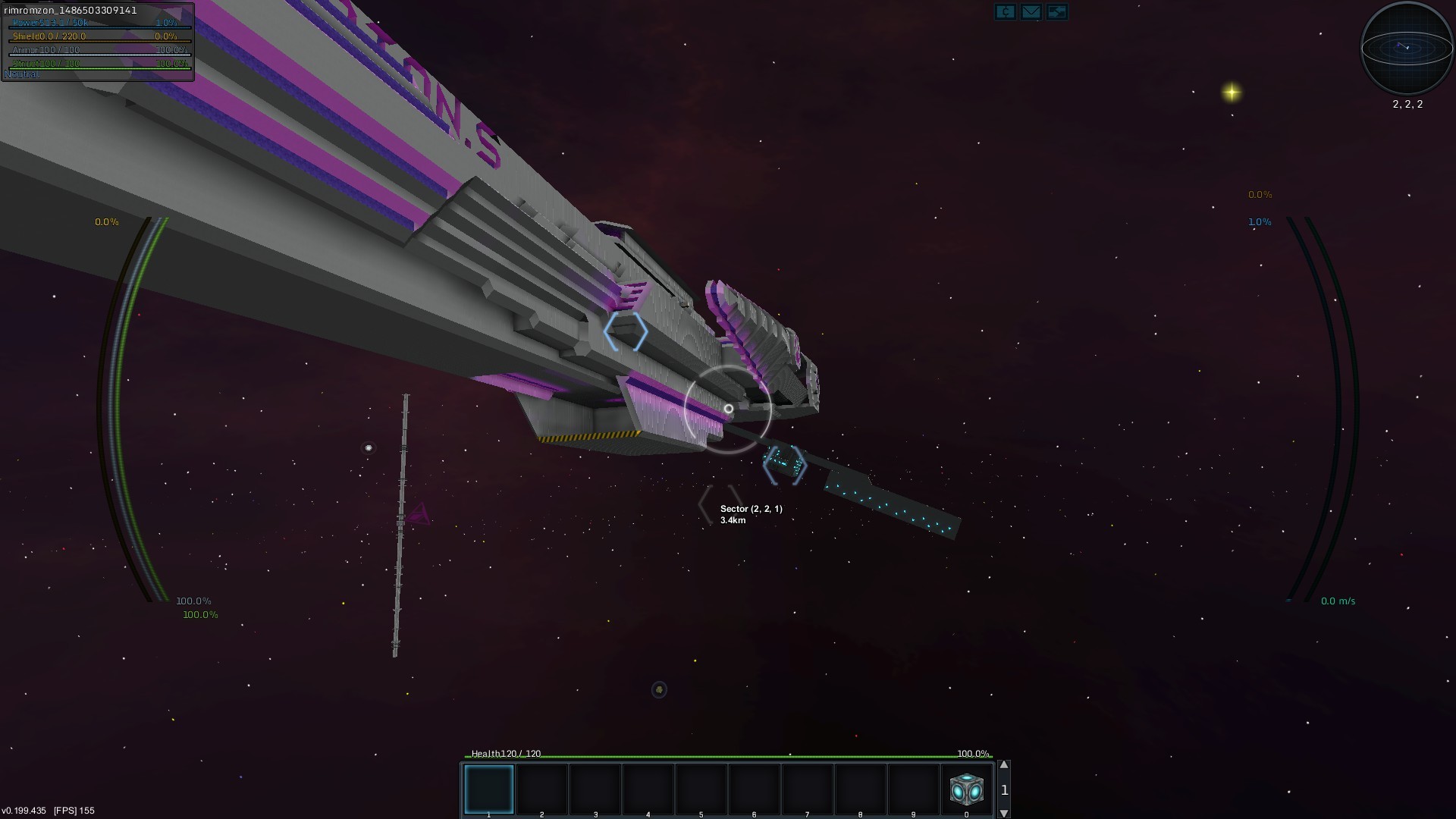
Task: Click the credits icon at top
Action: (1005, 11)
